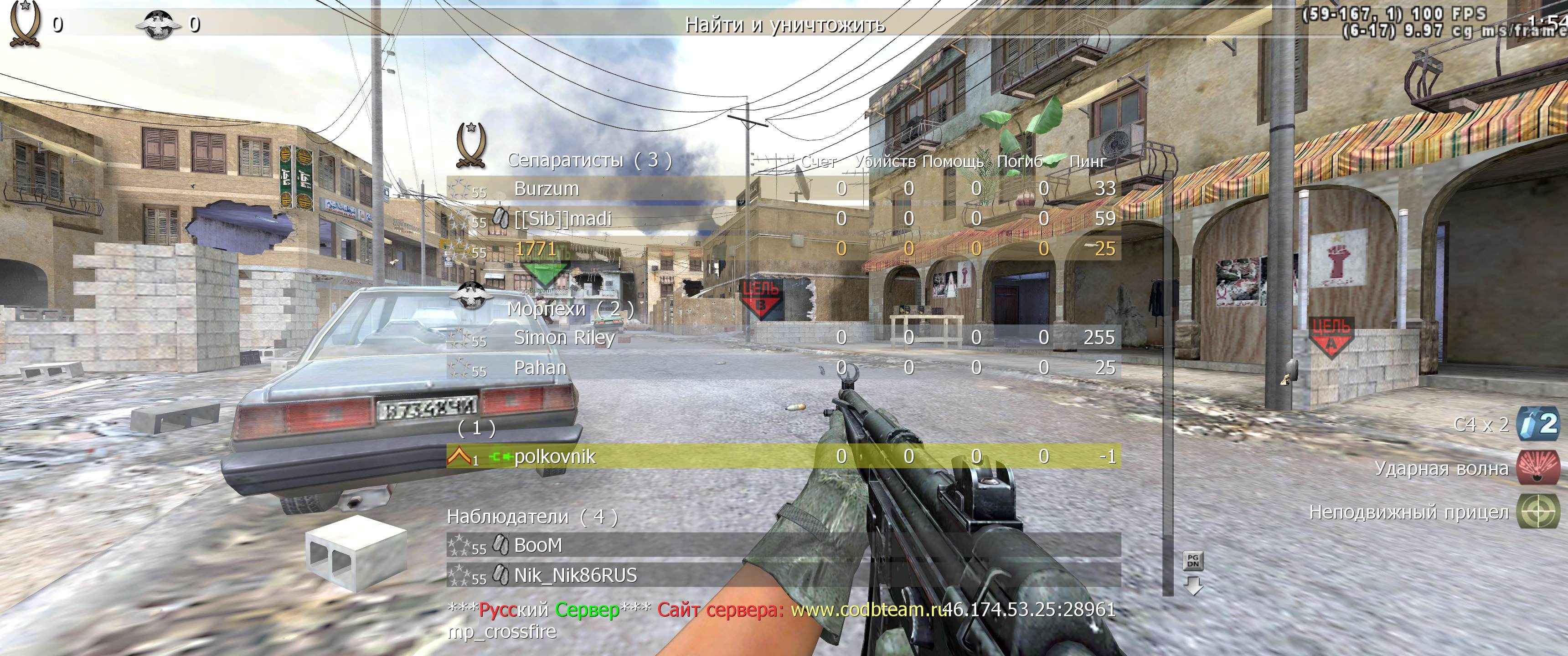Select Burzum's row in the scoreboard
This screenshot has height=656, width=1568.
coord(783,189)
